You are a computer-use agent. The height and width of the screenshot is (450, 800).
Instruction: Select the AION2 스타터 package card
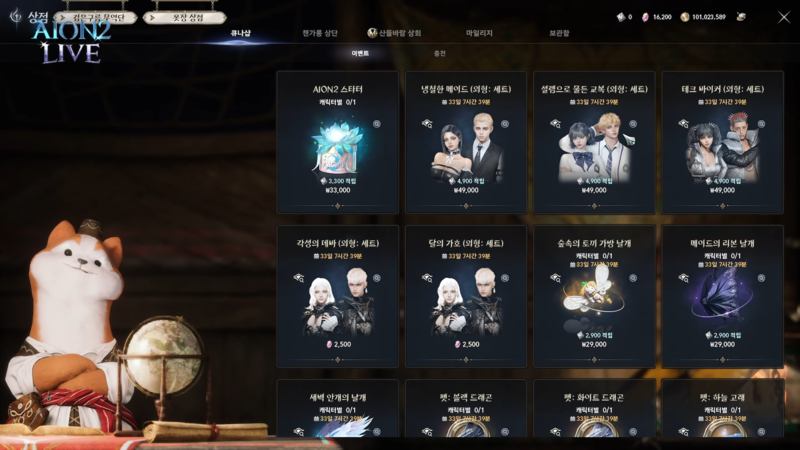coord(338,141)
